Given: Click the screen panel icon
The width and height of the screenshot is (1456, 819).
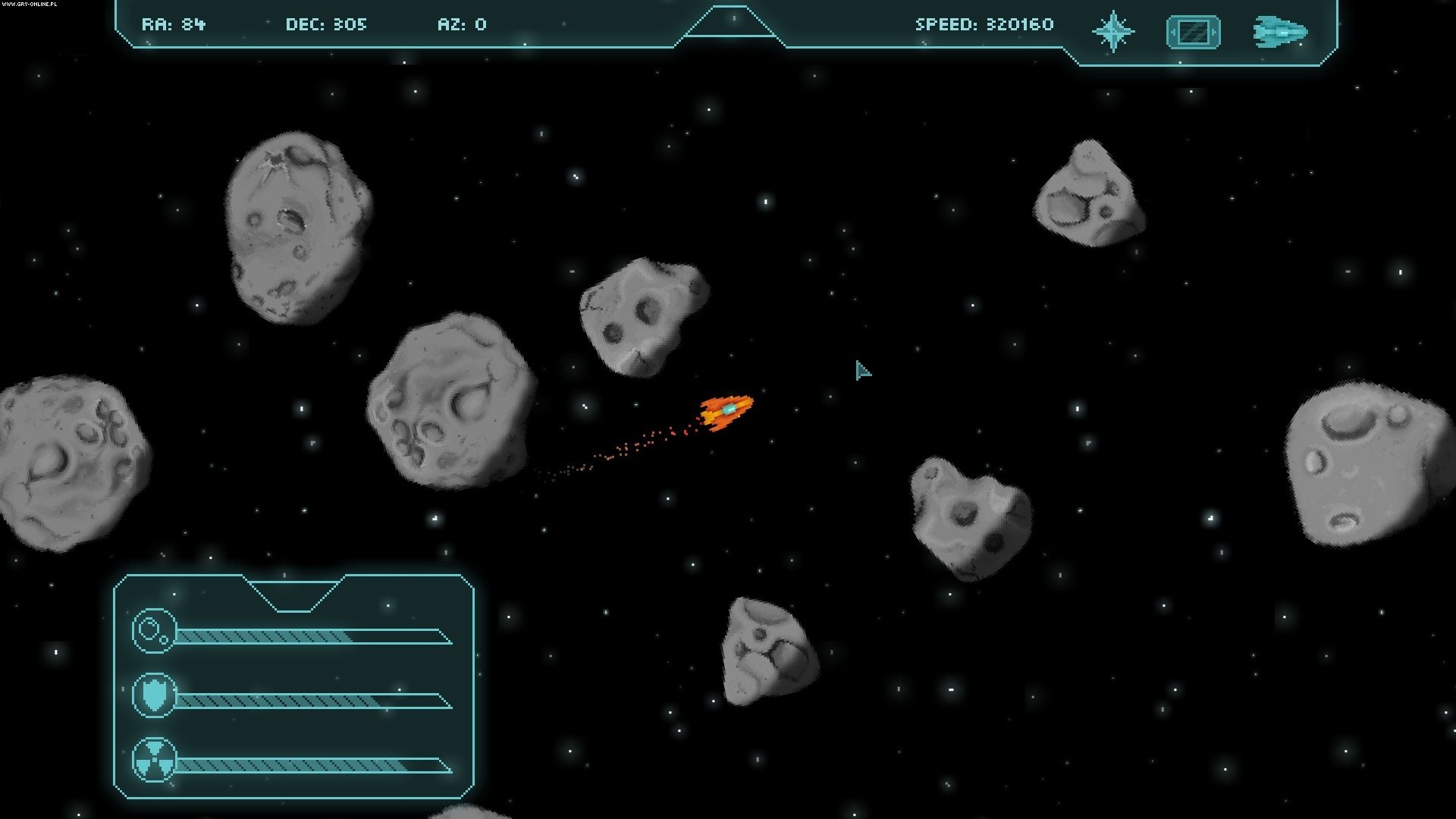Looking at the screenshot, I should 1193,33.
